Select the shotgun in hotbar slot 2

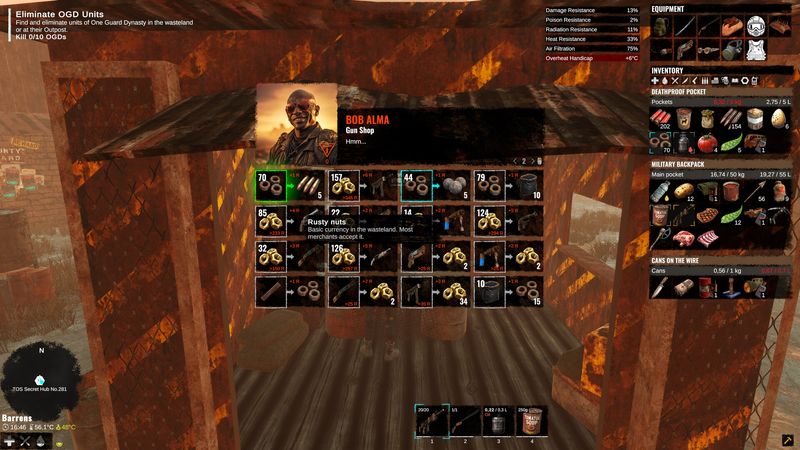click(x=462, y=421)
